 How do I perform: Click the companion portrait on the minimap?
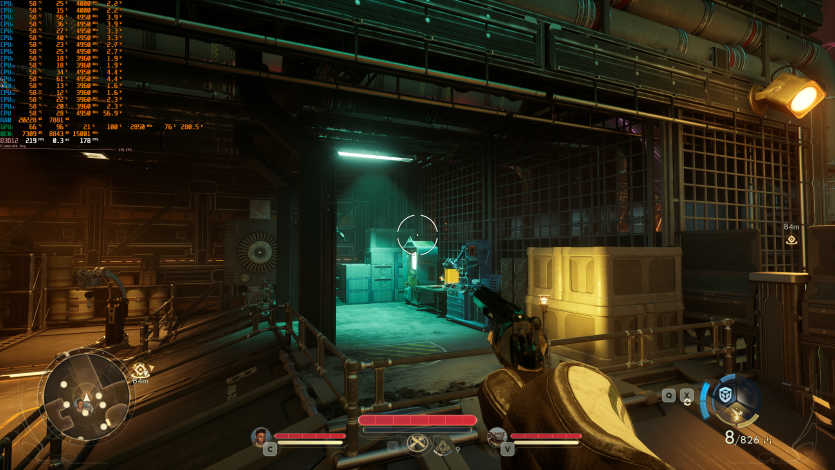click(x=79, y=403)
